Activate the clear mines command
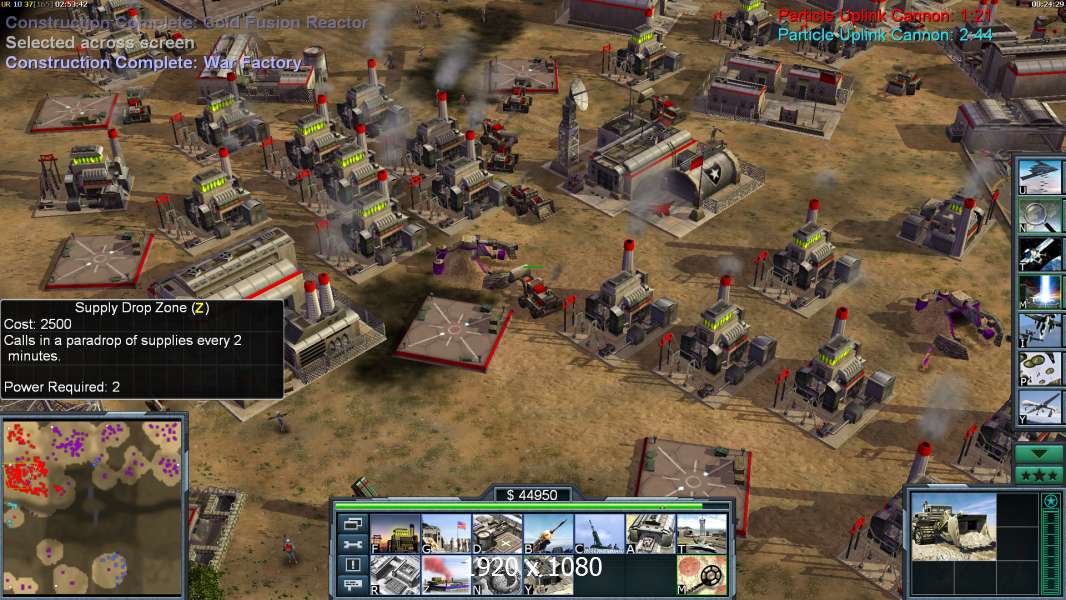The height and width of the screenshot is (600, 1066). coord(701,575)
